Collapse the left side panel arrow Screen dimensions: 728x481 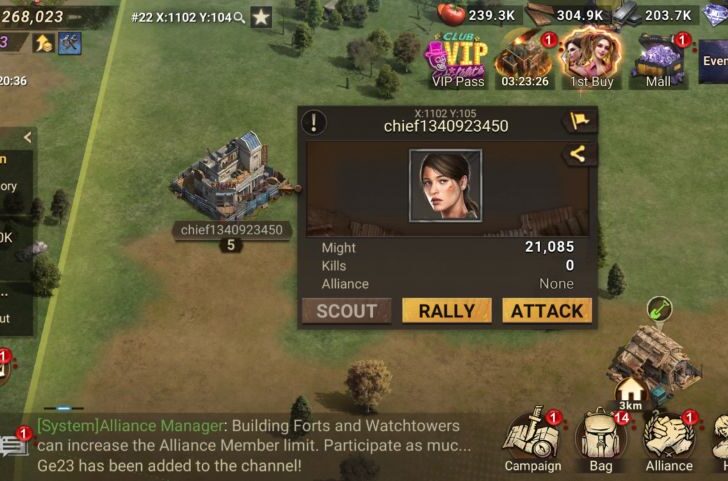(27, 137)
